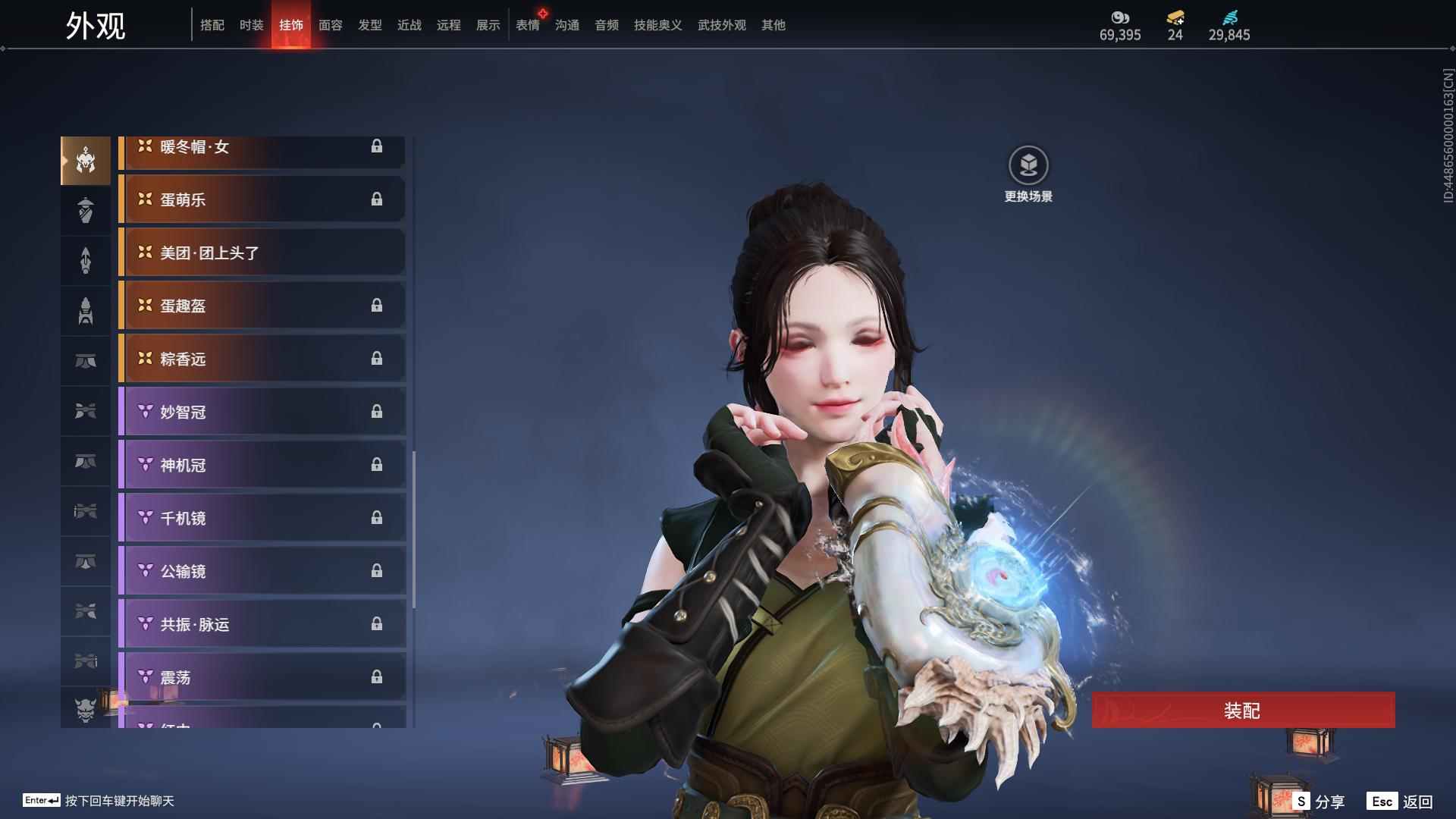Open the 搭配 tab
The image size is (1456, 819).
click(x=212, y=25)
